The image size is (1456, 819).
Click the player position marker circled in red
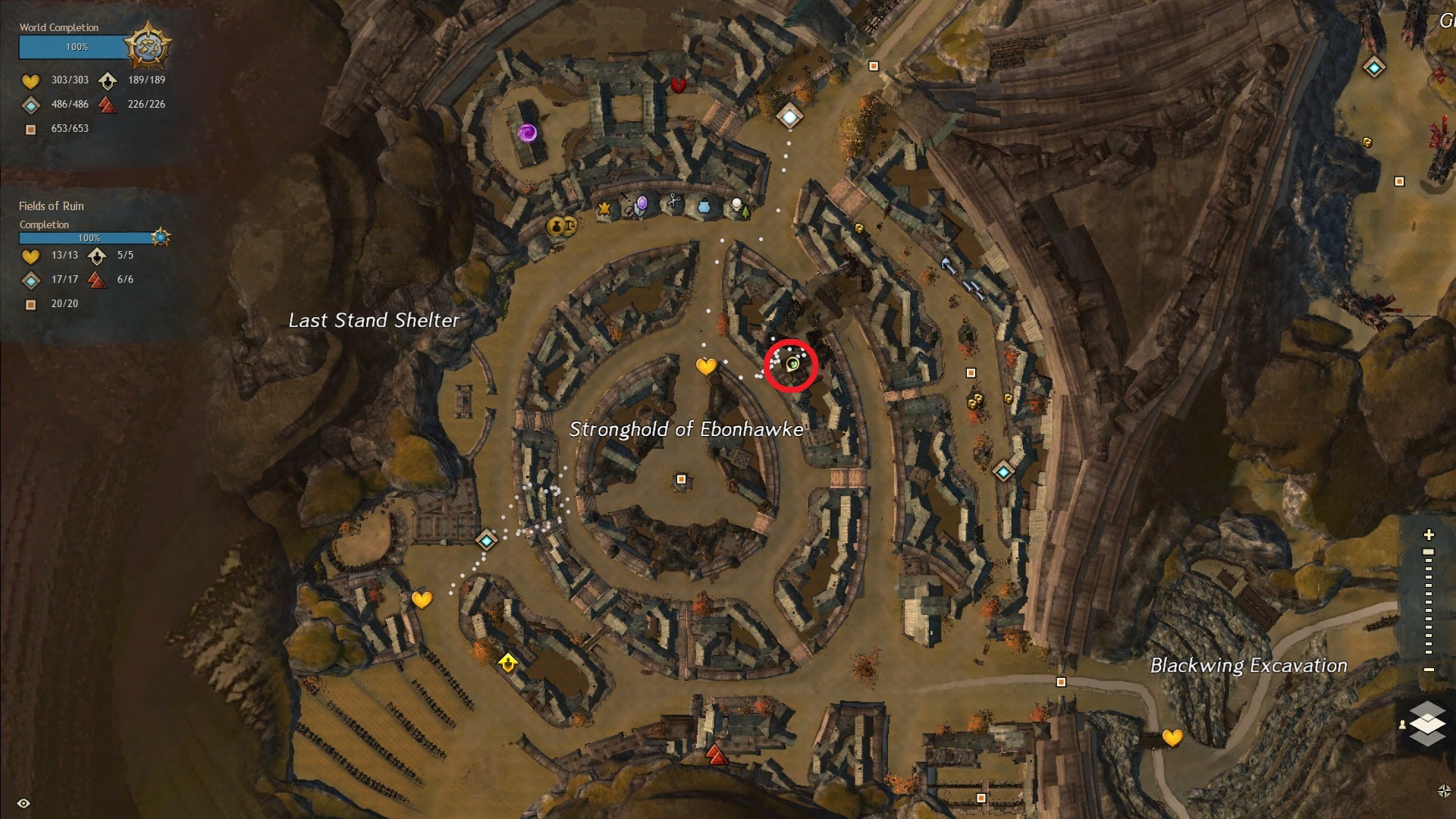792,365
